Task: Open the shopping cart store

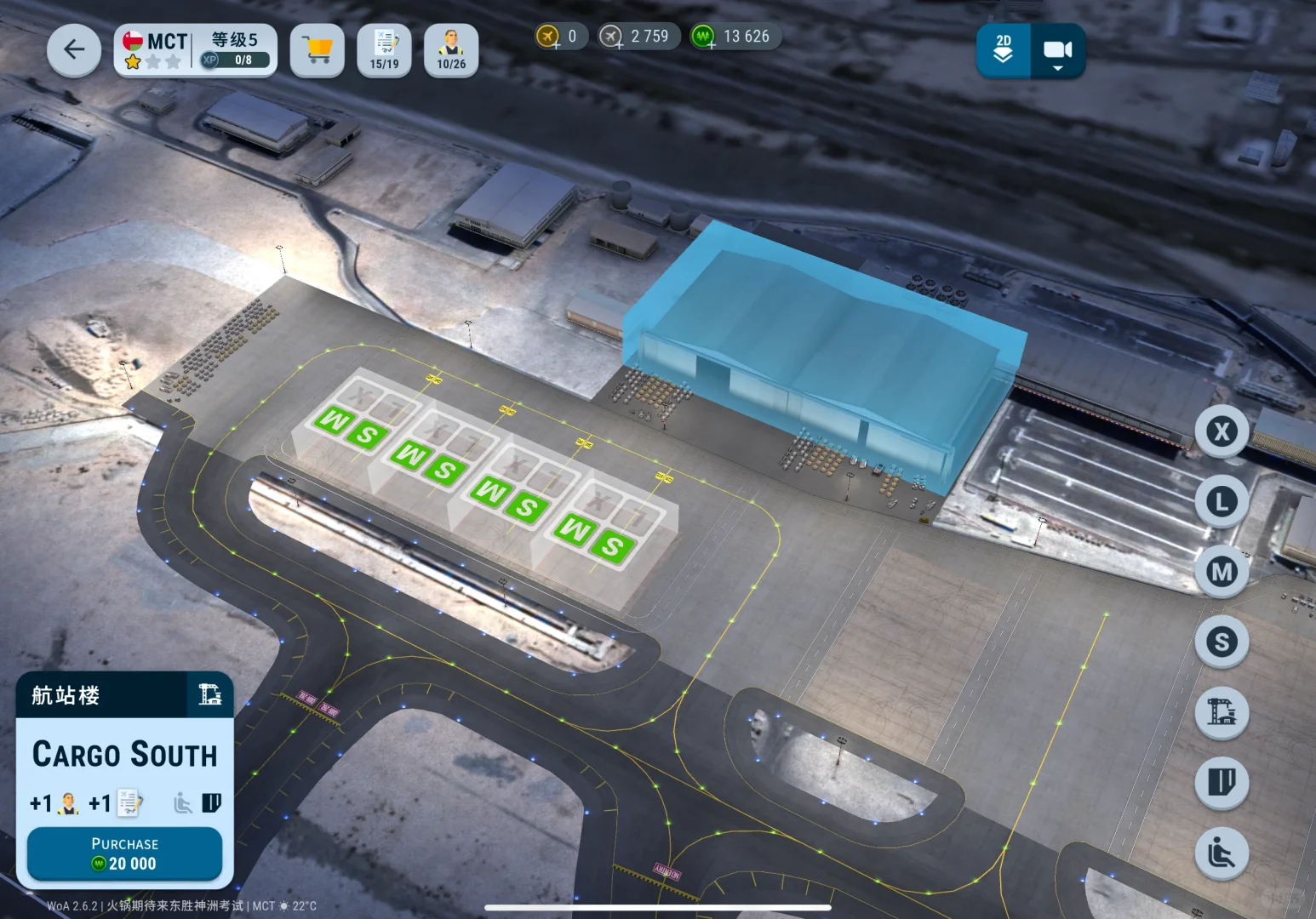Action: (x=318, y=50)
